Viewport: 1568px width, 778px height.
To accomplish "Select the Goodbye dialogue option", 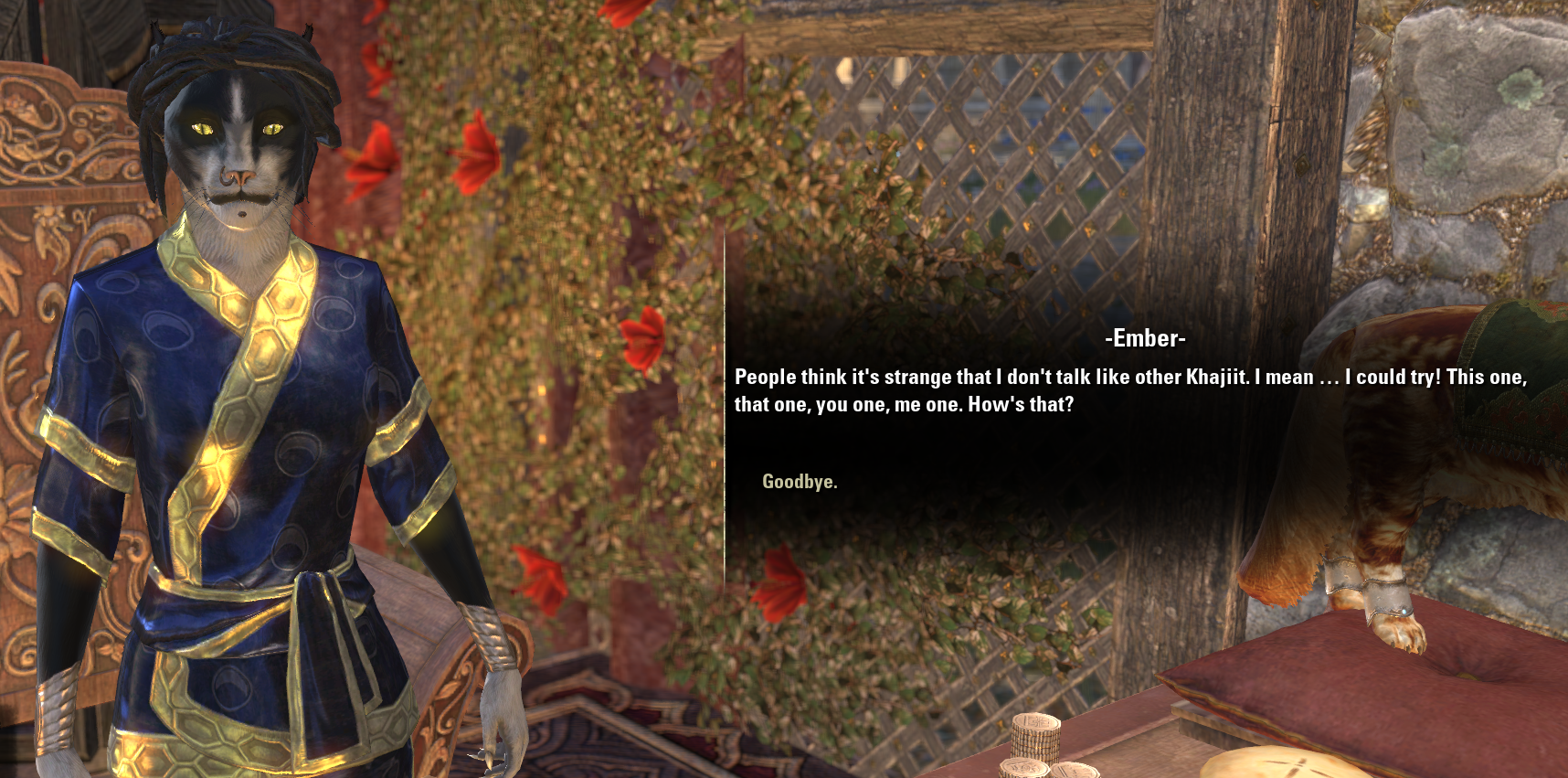I will (x=799, y=481).
